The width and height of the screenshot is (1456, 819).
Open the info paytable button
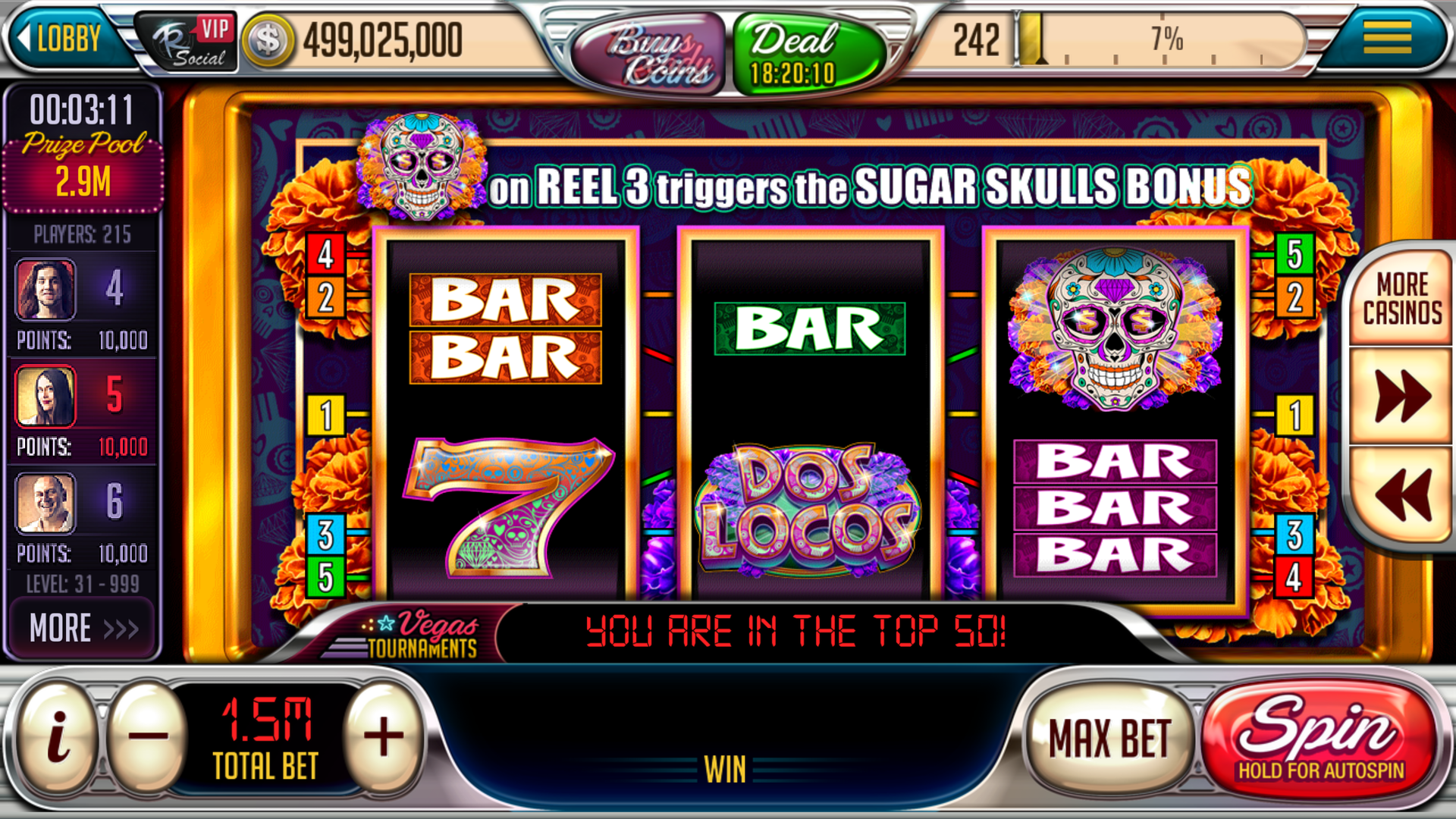point(57,736)
